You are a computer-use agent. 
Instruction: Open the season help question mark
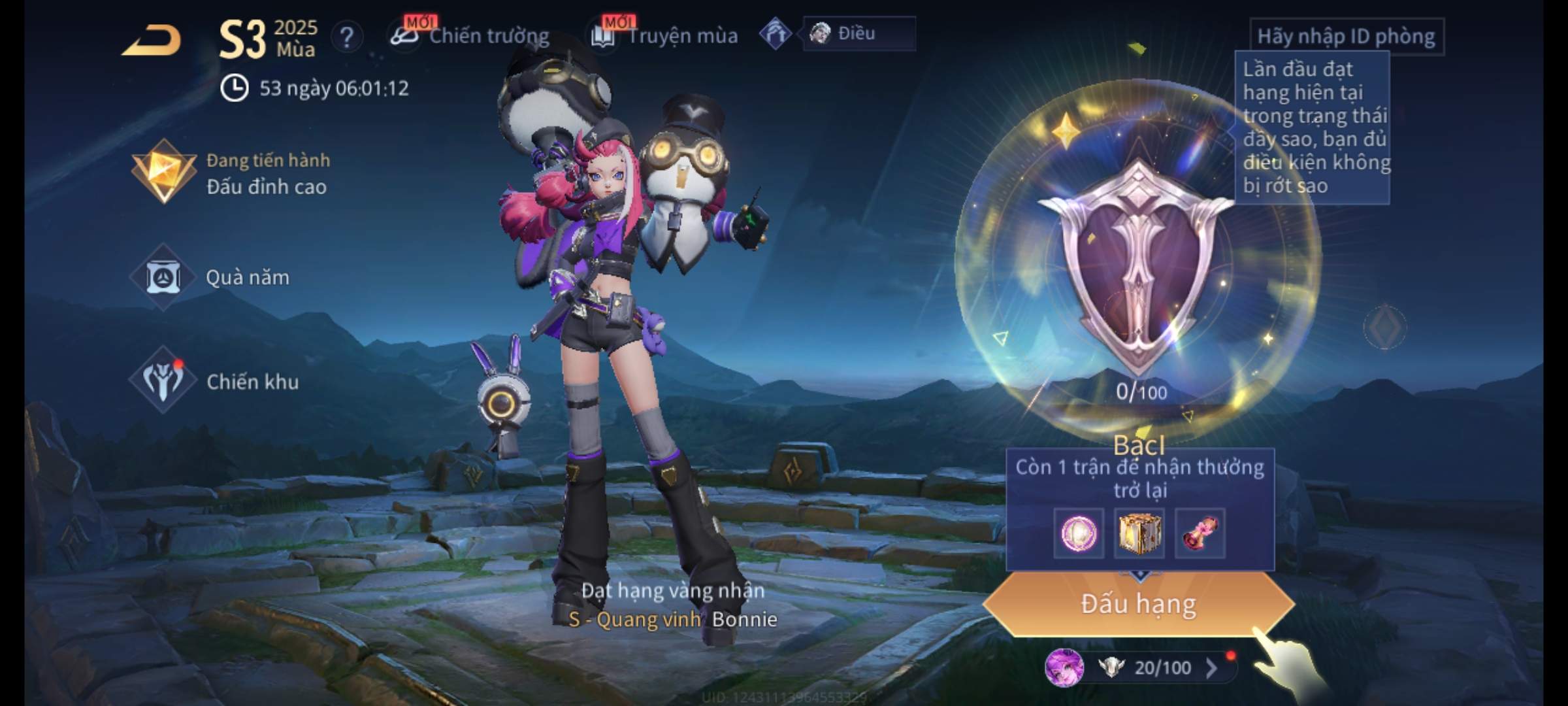347,38
